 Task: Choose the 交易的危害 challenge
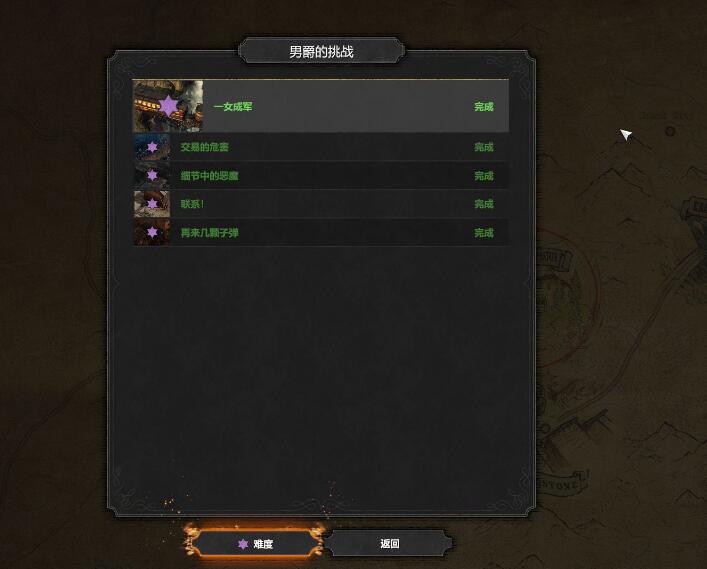320,147
